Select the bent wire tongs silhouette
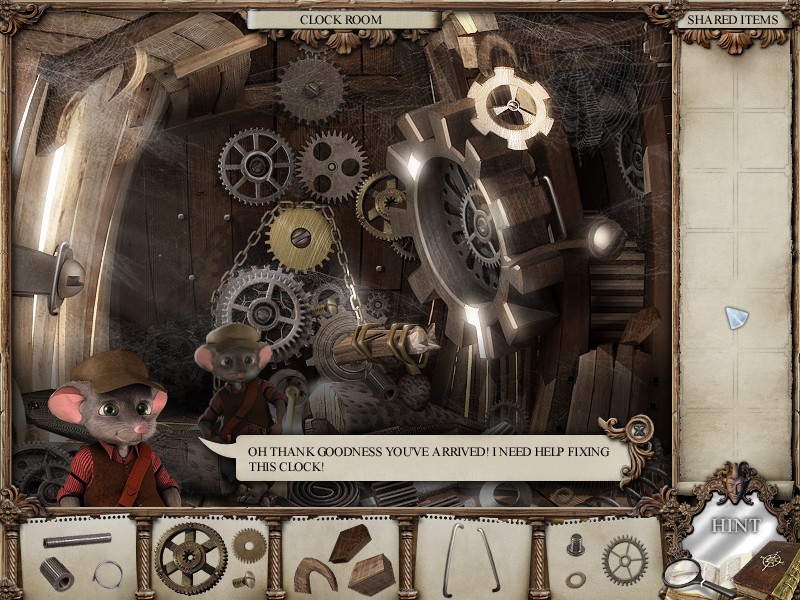800x600 pixels. tap(470, 560)
